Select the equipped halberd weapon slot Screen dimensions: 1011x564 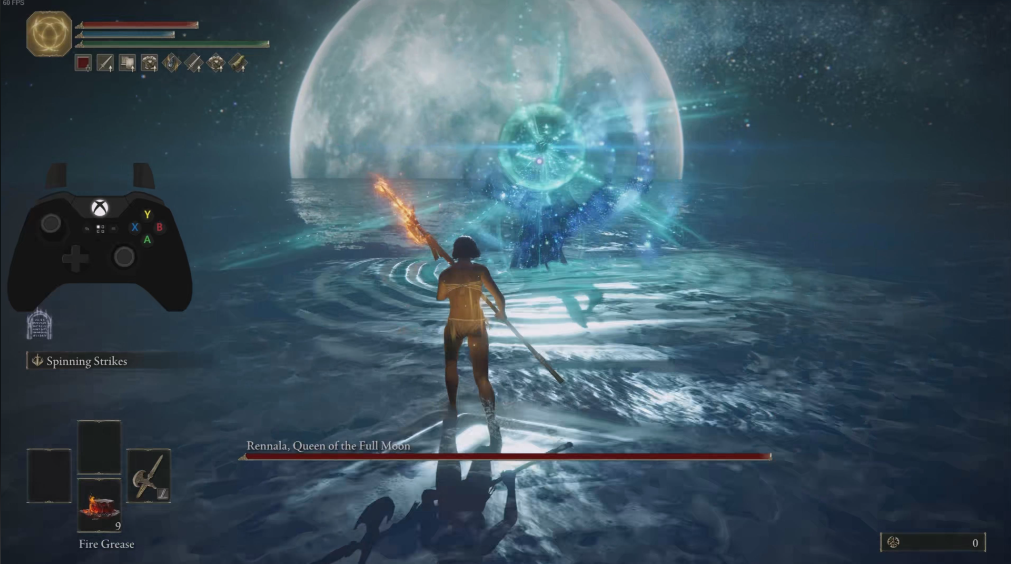[x=148, y=475]
